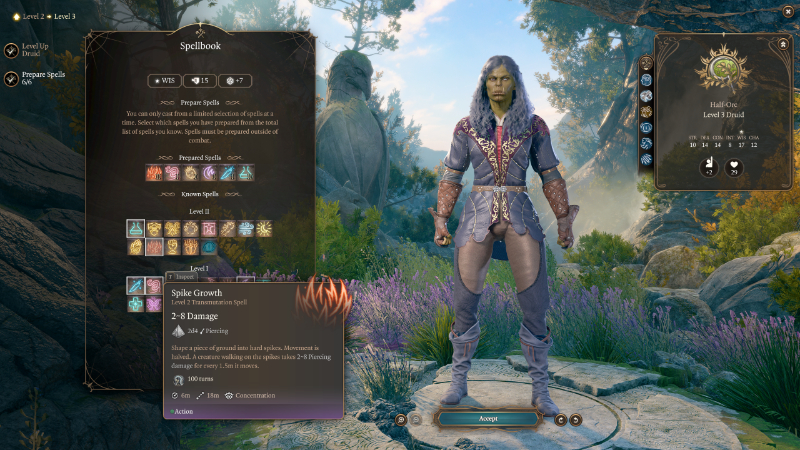Select the top round tab on character panel
Screen dimensions: 800x450
[646, 63]
